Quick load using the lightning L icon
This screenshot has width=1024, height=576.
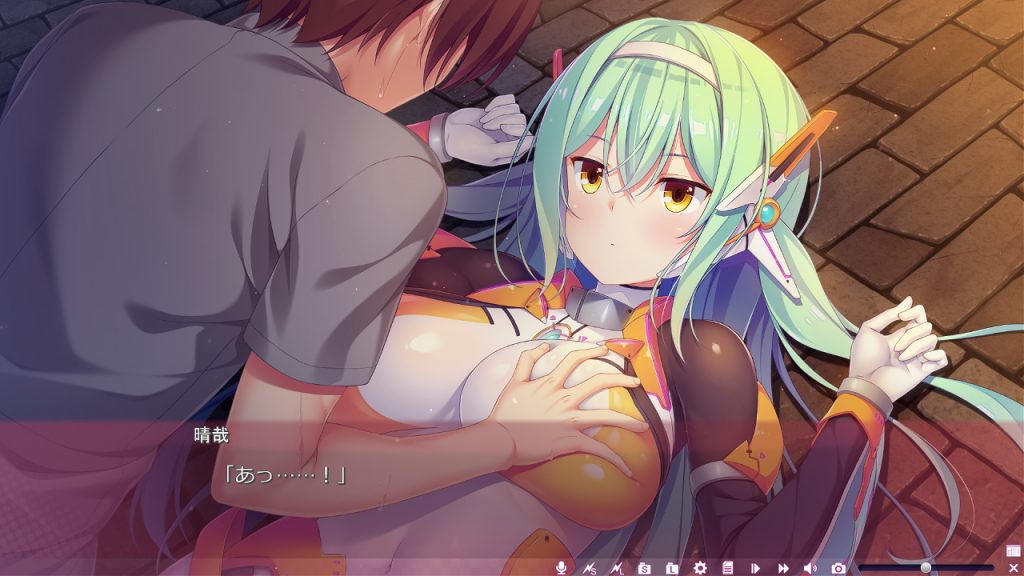[x=617, y=568]
